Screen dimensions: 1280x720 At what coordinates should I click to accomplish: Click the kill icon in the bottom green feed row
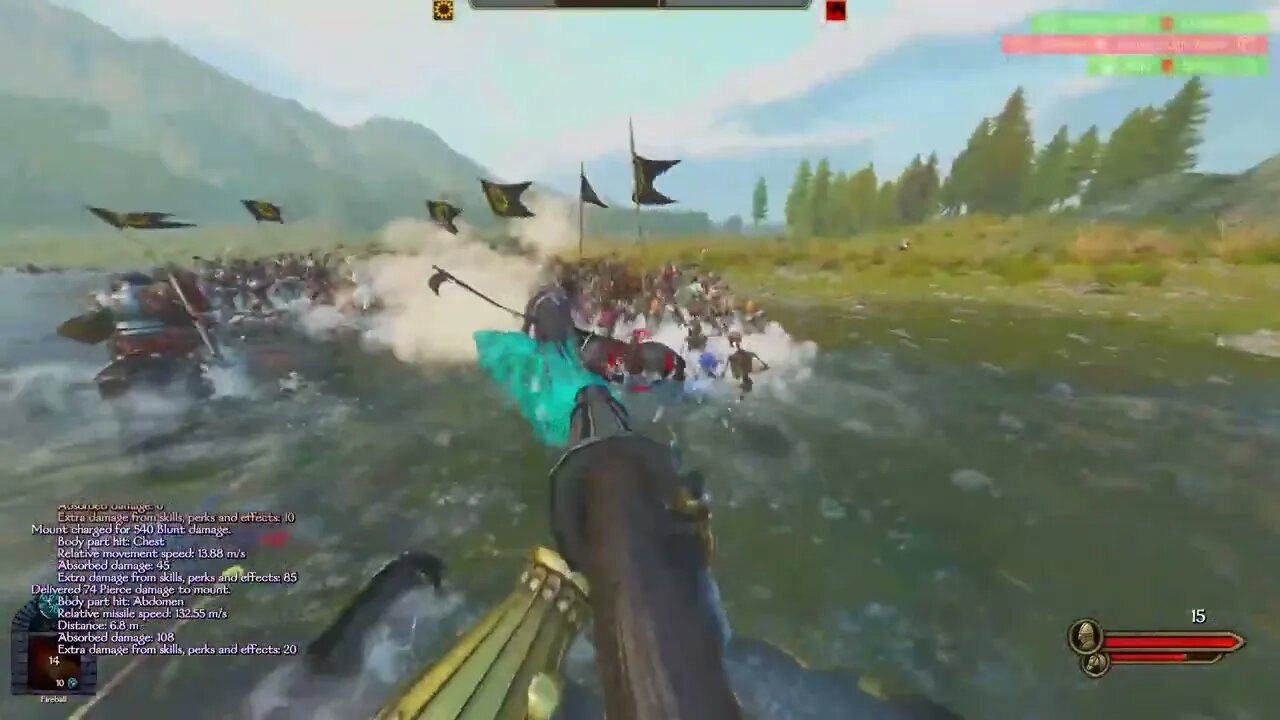point(1167,66)
